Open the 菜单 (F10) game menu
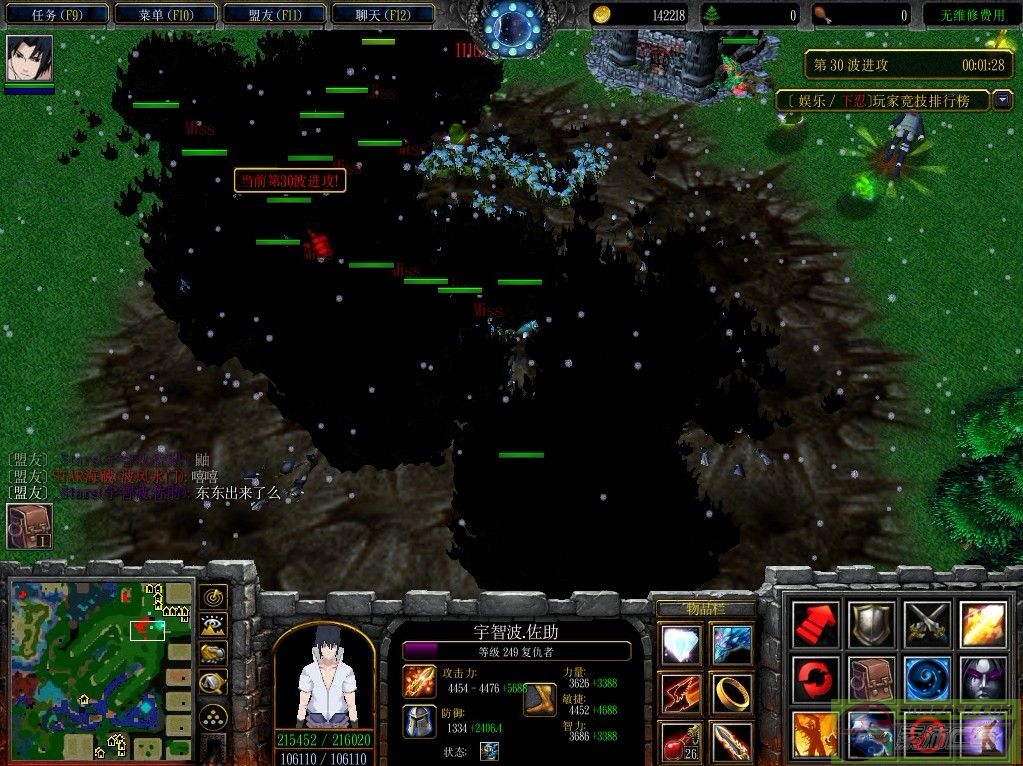The height and width of the screenshot is (766, 1023). (x=164, y=15)
